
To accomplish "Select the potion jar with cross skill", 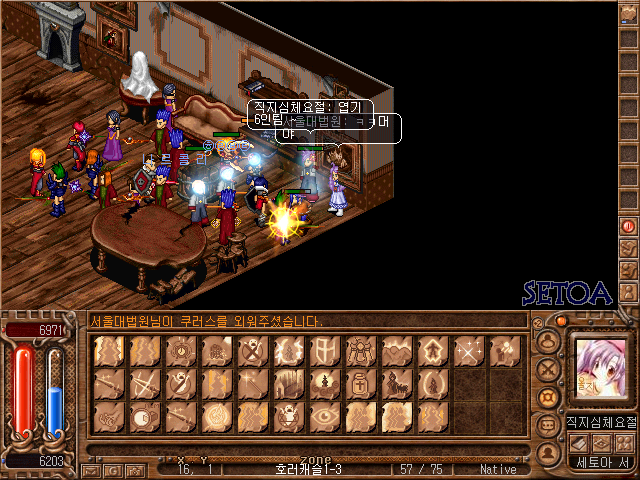I will tap(359, 384).
